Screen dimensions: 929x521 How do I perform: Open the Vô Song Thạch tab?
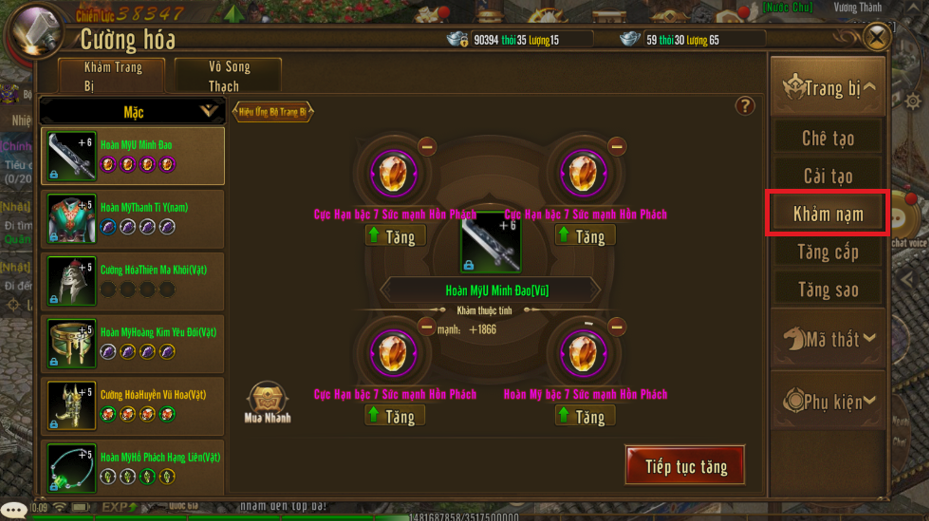[x=229, y=76]
